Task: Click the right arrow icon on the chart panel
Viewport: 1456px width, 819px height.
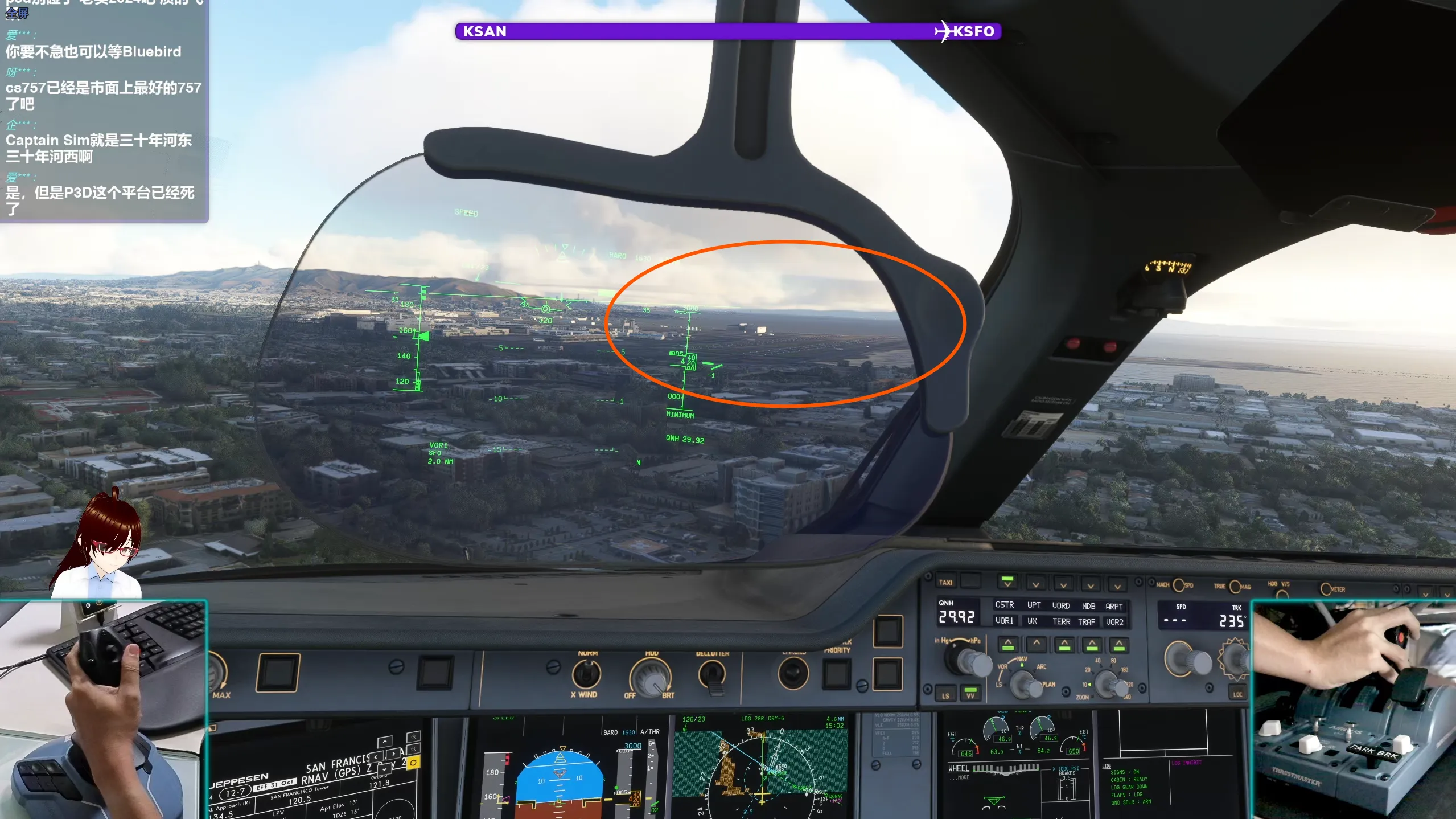Action: pyautogui.click(x=393, y=754)
